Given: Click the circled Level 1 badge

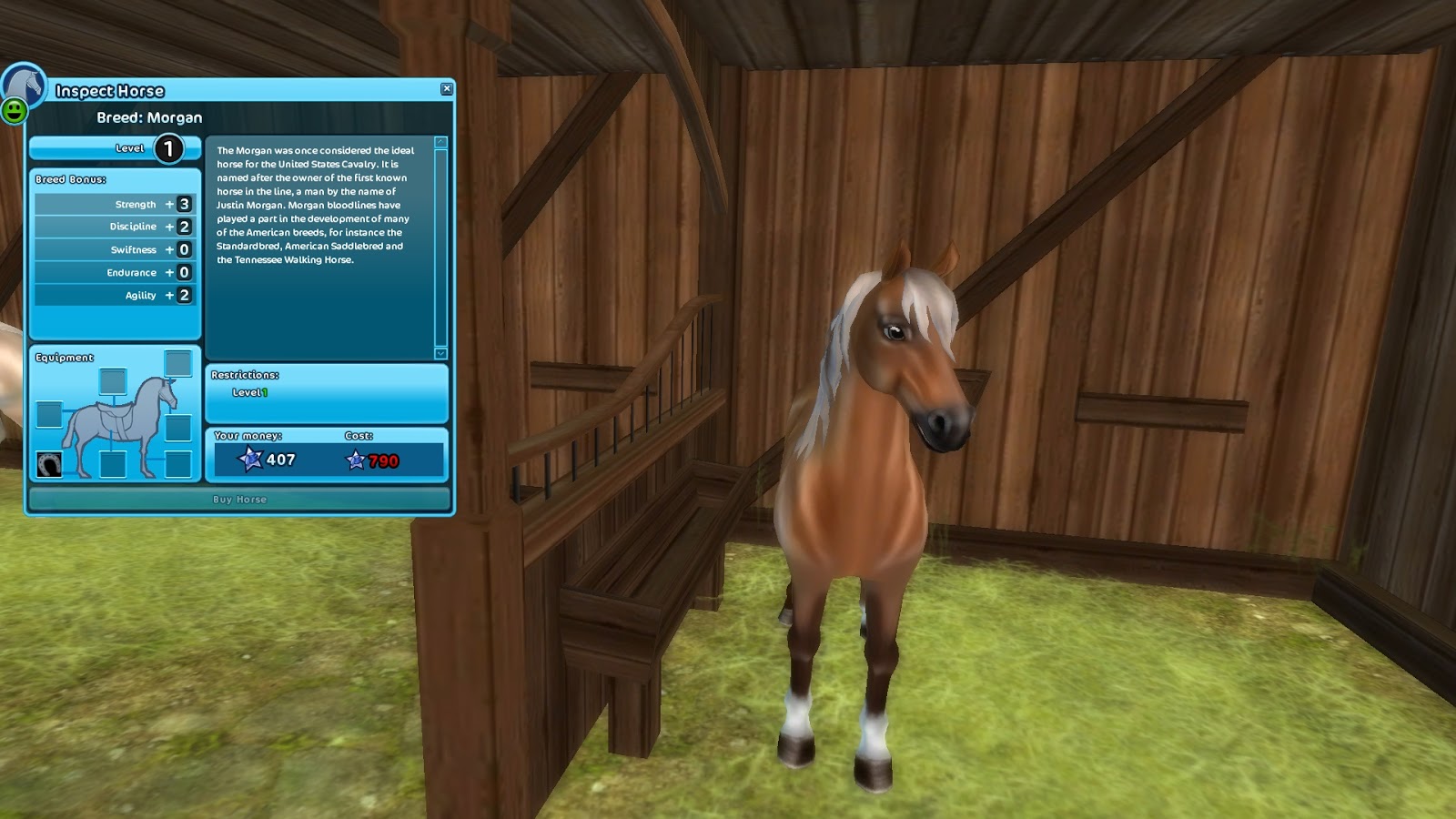Looking at the screenshot, I should tap(167, 147).
